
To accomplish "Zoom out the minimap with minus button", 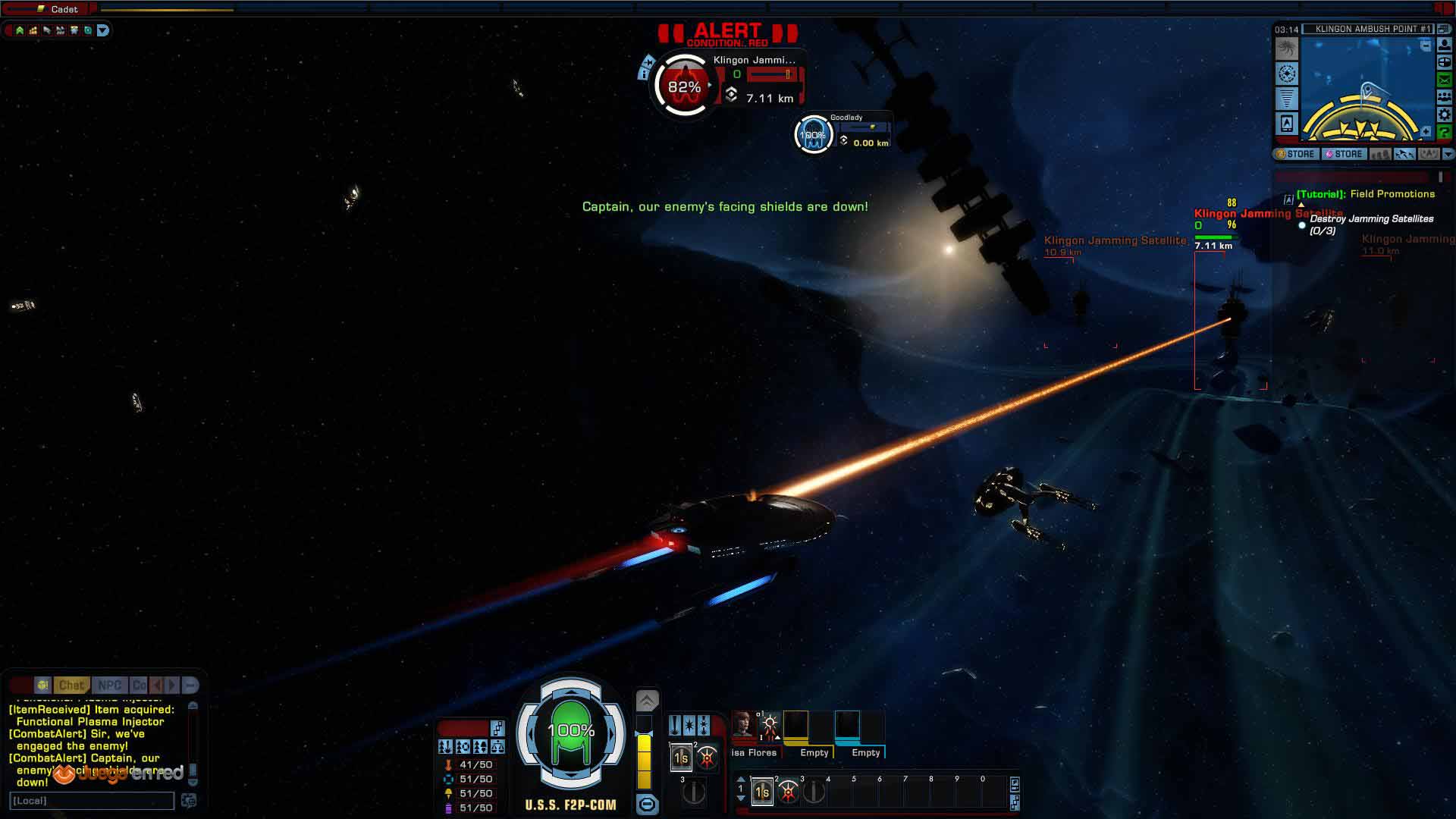I will pyautogui.click(x=1426, y=46).
